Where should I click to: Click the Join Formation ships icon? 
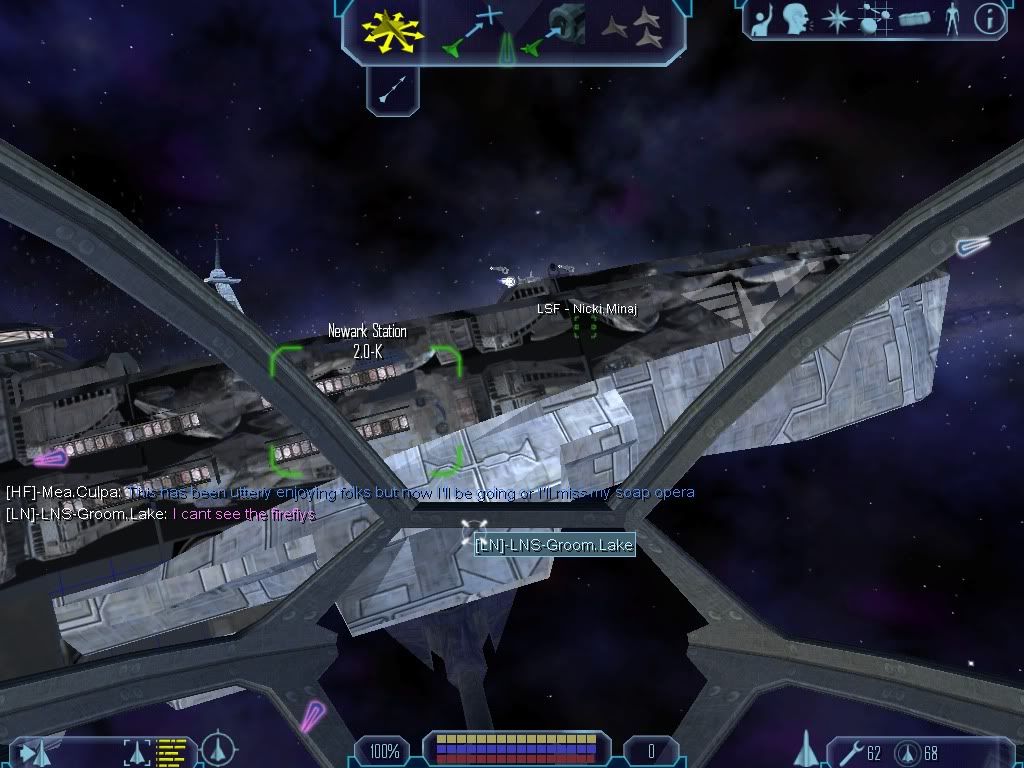(x=632, y=28)
